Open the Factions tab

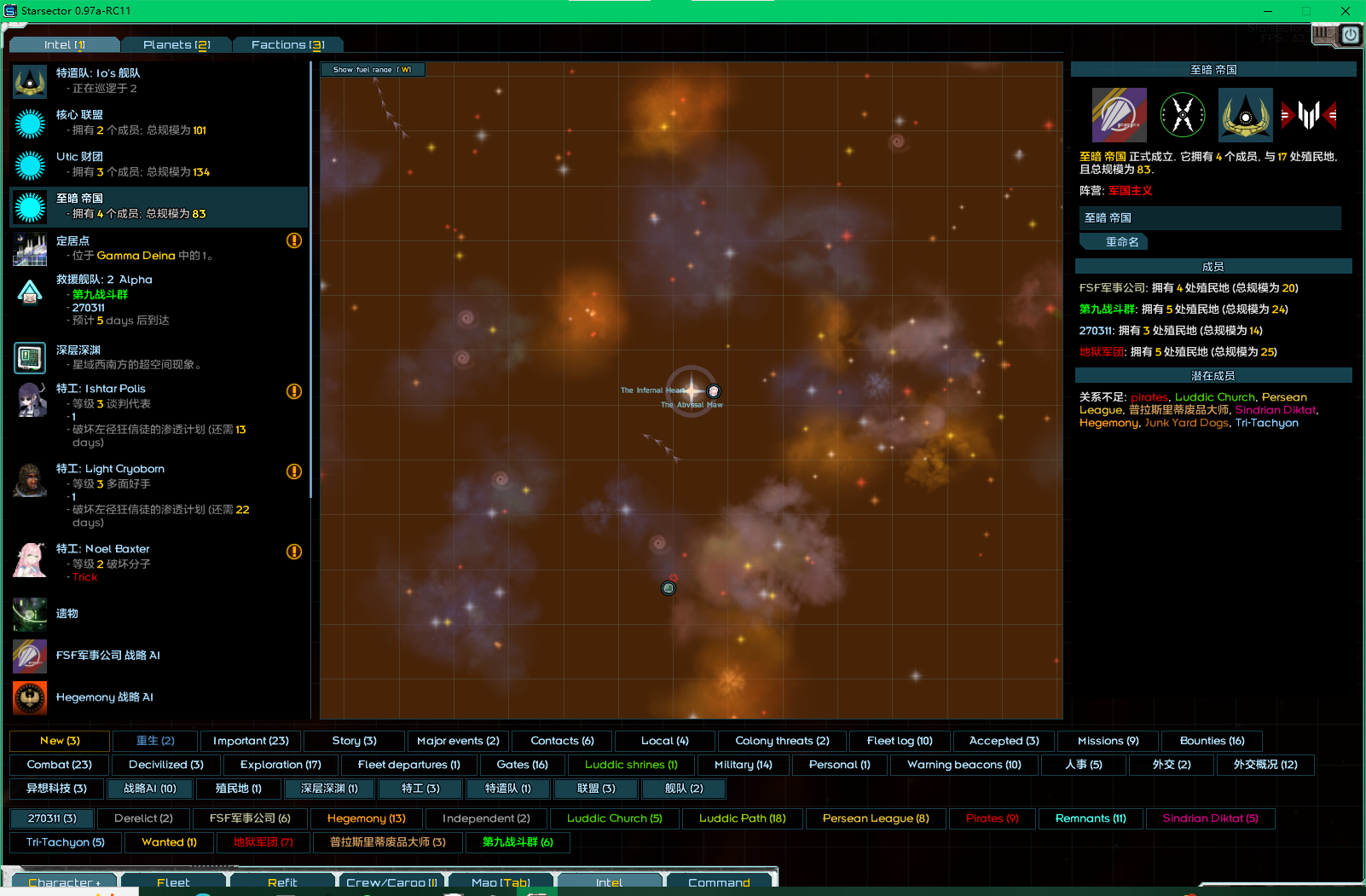click(x=287, y=44)
